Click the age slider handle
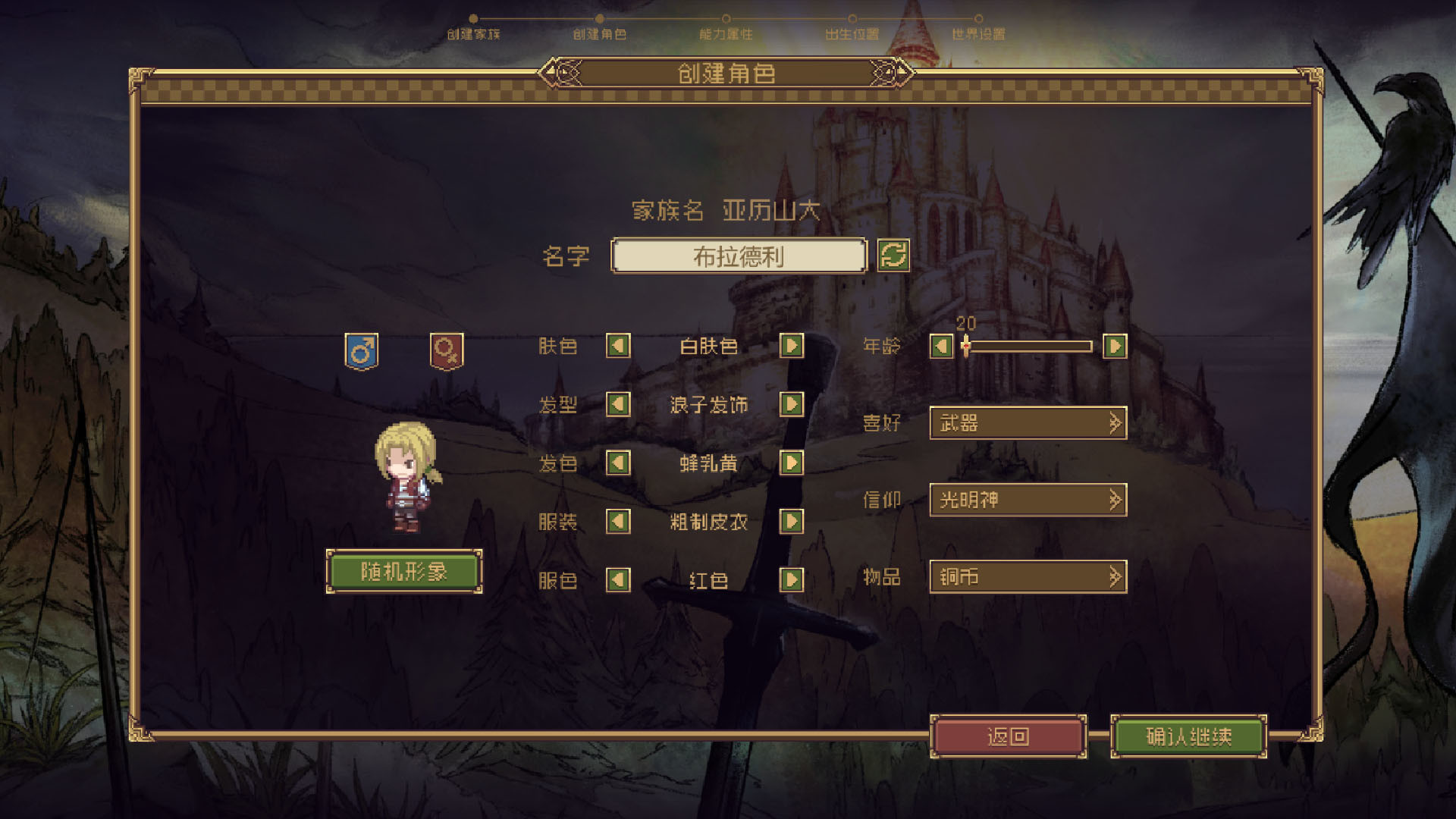The width and height of the screenshot is (1456, 819). (965, 347)
